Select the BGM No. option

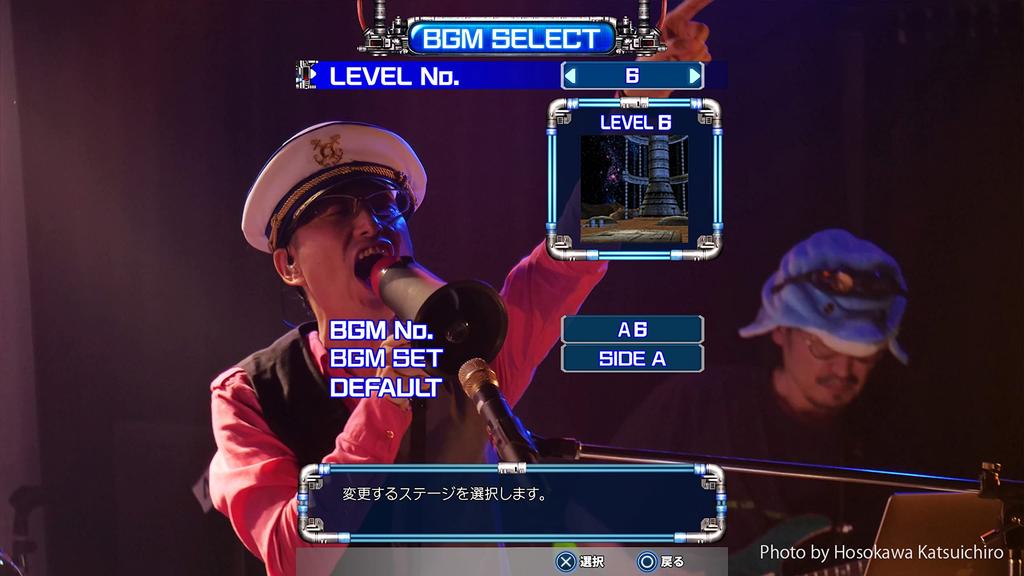point(381,330)
